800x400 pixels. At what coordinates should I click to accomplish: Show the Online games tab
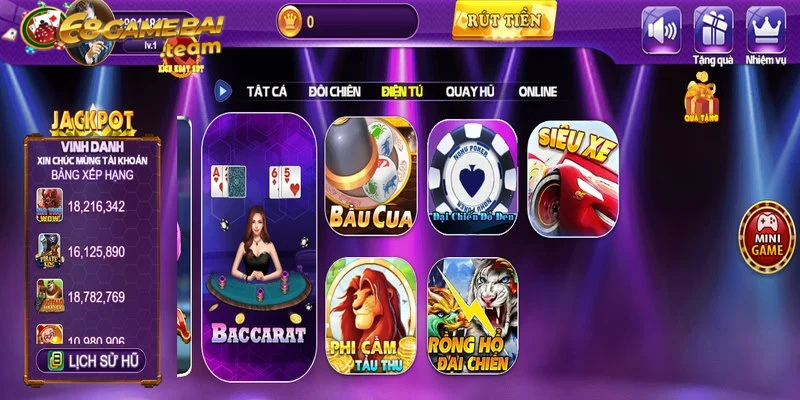(x=538, y=91)
